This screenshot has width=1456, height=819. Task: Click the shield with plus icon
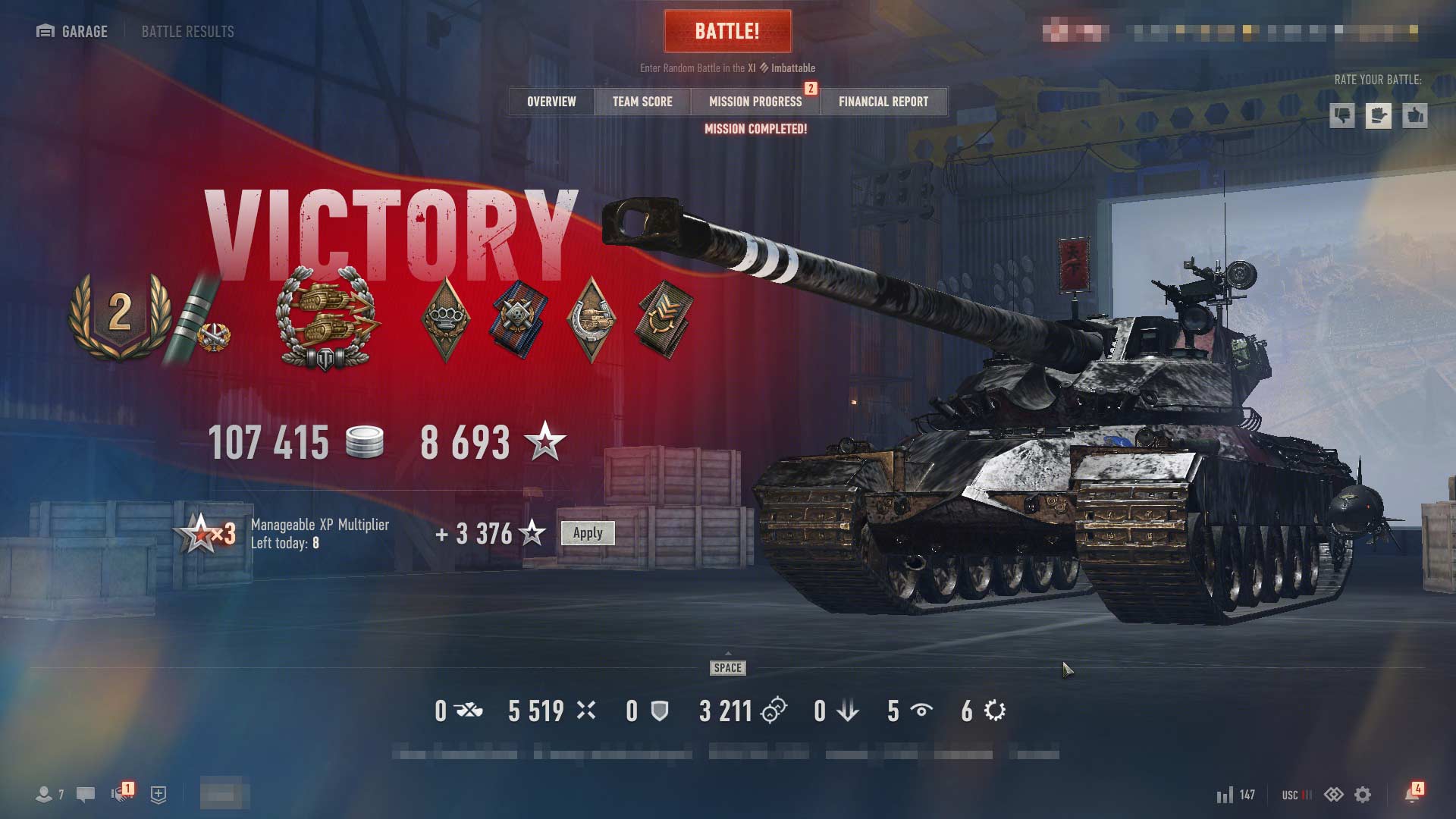click(158, 795)
